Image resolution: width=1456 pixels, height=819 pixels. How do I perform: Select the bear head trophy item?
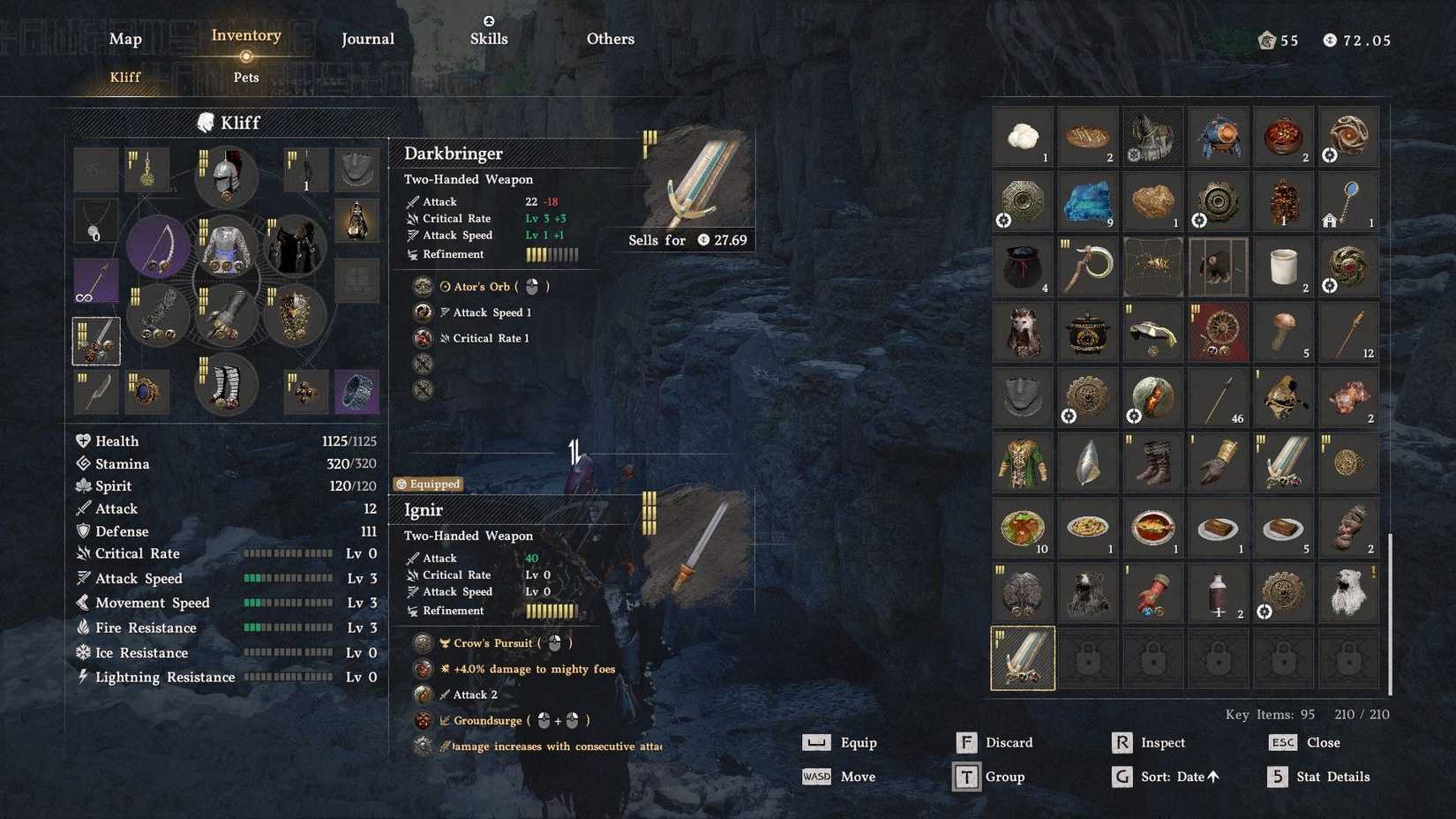click(1088, 592)
